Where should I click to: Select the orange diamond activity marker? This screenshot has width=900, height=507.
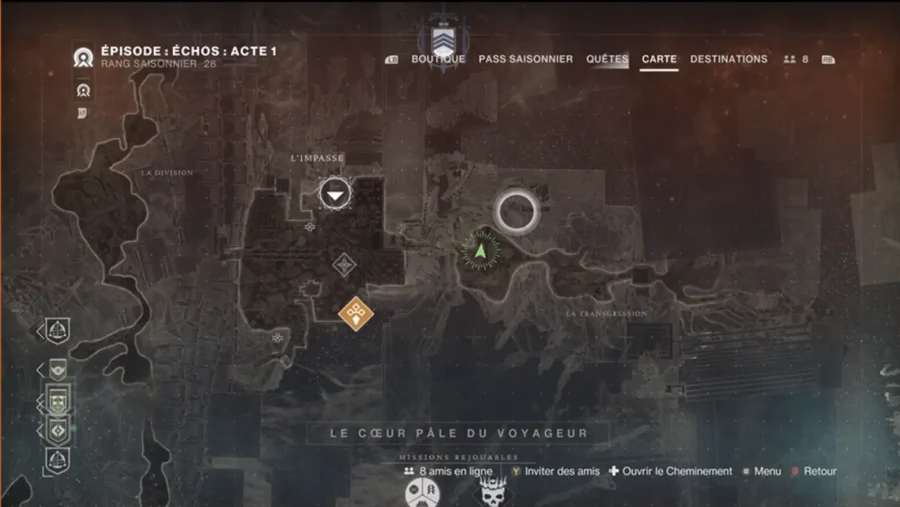355,313
